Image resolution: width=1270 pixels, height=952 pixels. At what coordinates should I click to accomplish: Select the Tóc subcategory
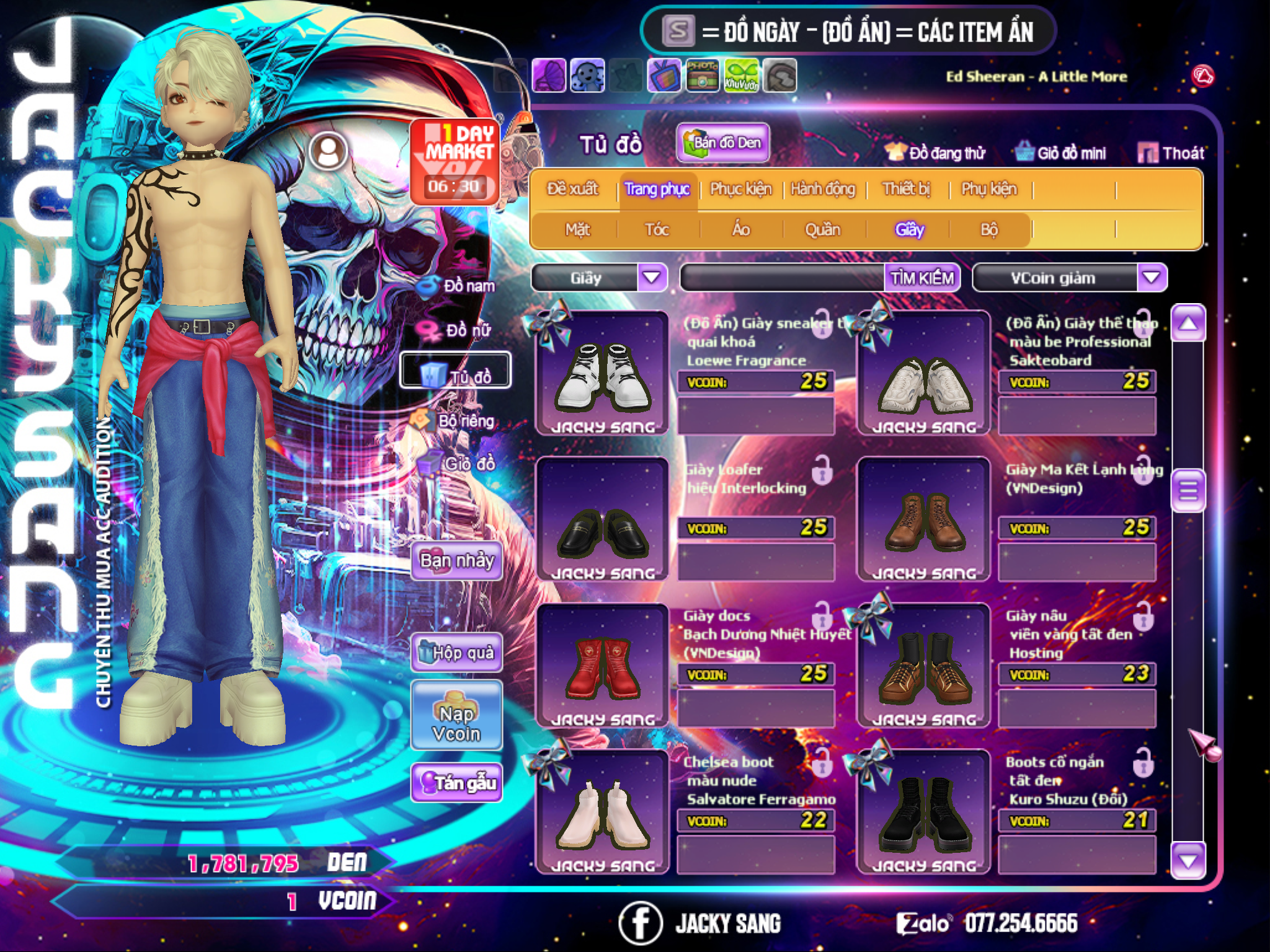657,230
